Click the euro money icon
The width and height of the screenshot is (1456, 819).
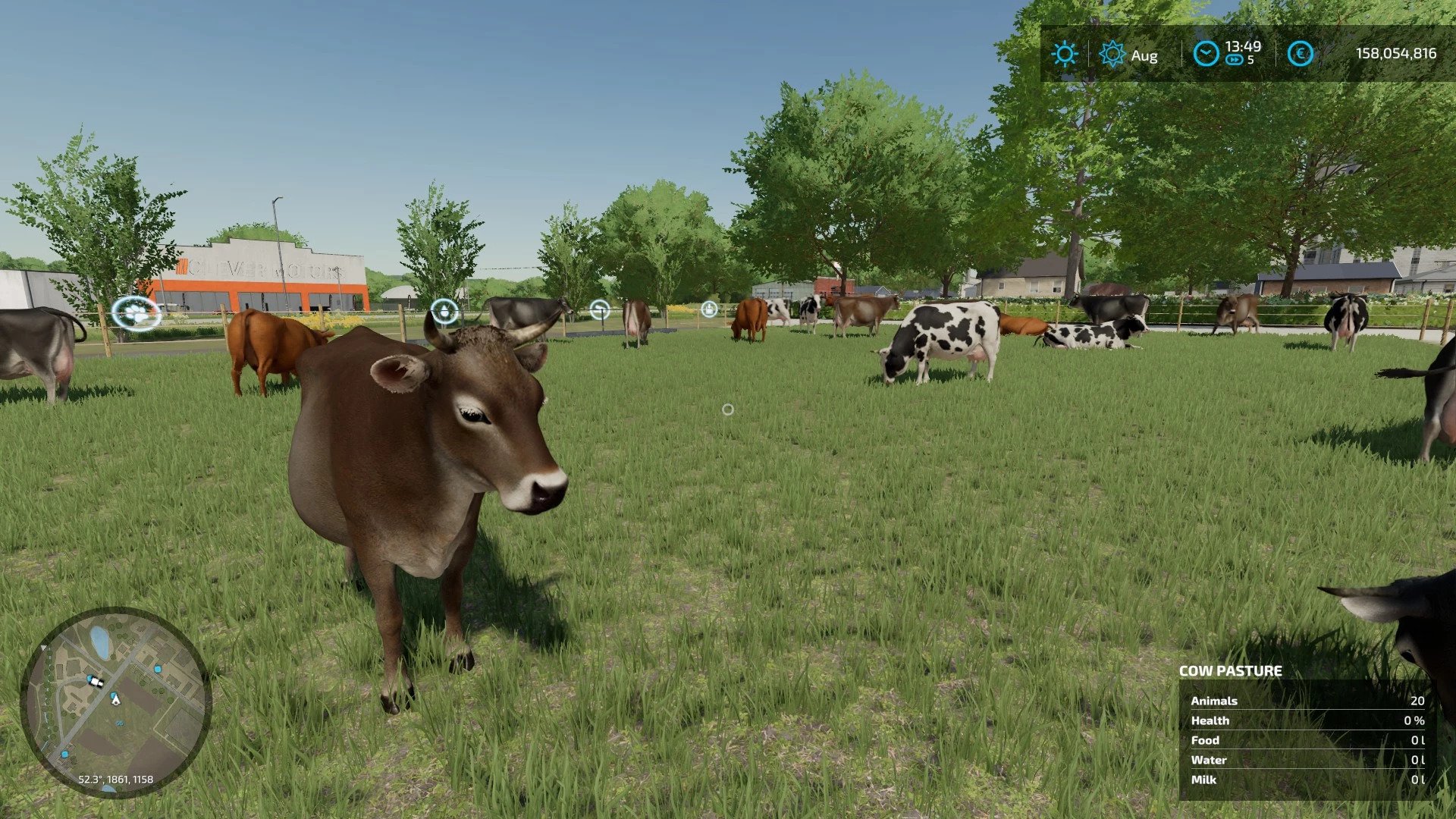point(1300,54)
